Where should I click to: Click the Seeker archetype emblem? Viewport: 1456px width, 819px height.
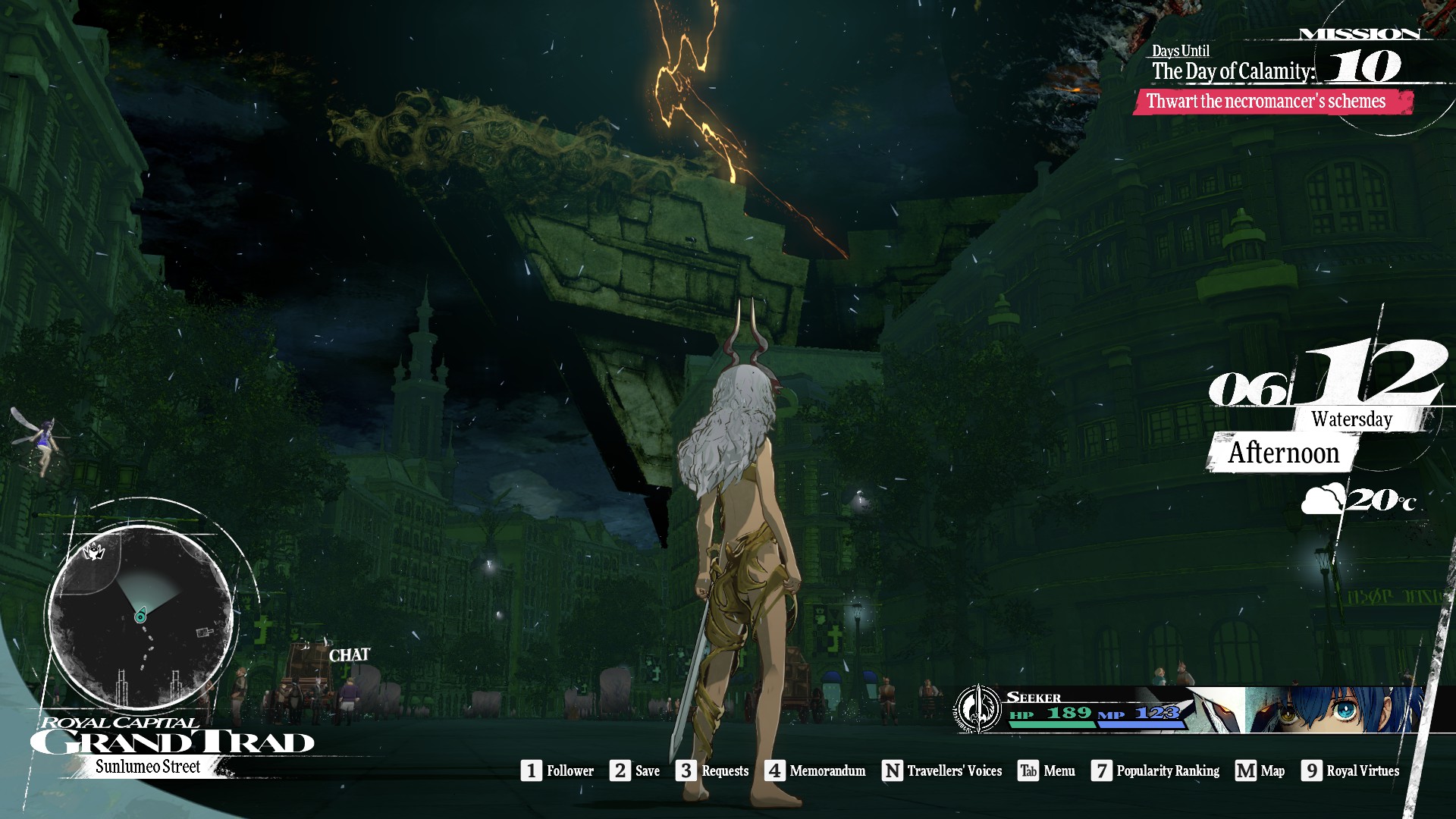[978, 709]
